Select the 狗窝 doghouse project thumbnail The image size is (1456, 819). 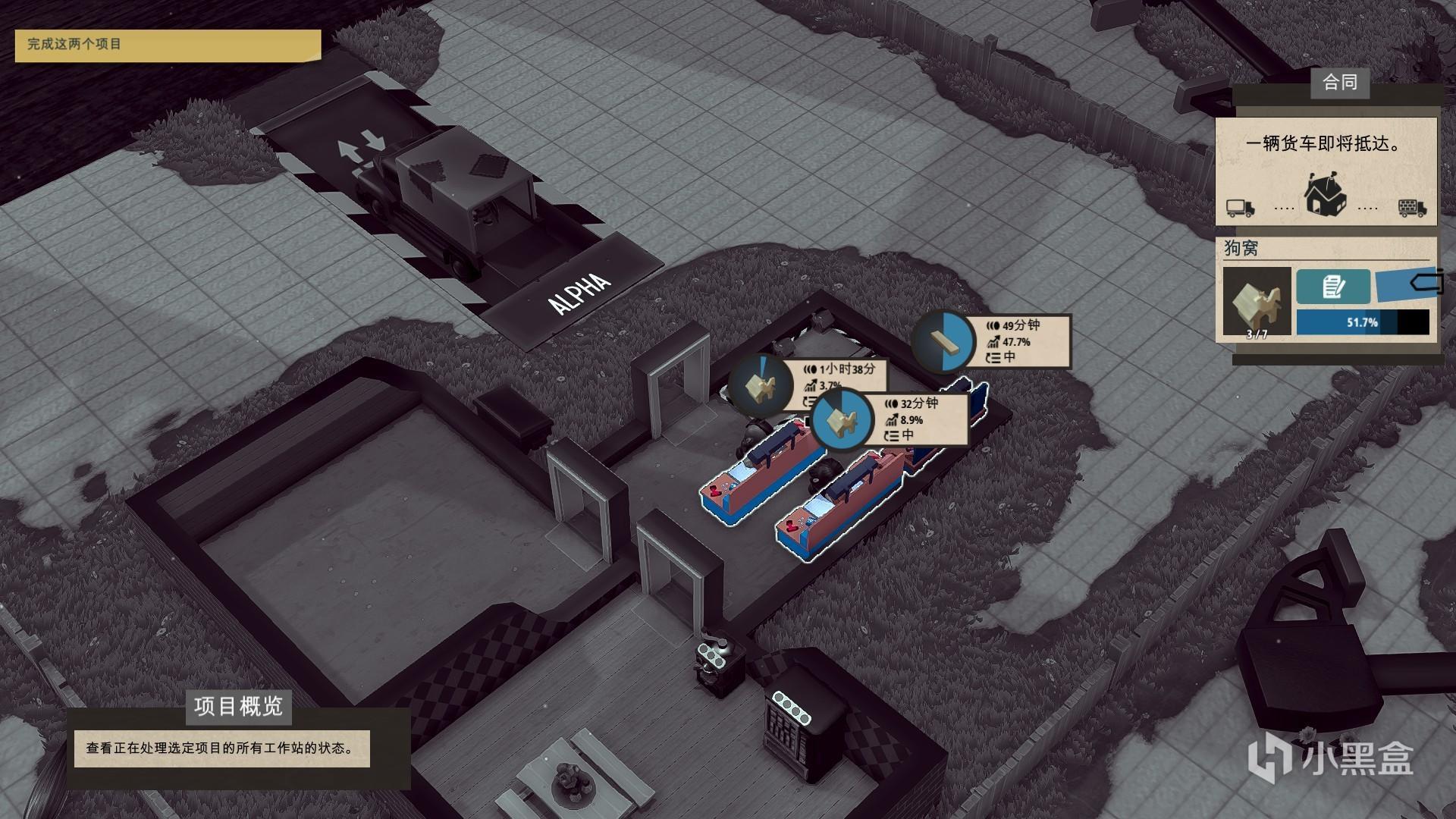1257,302
